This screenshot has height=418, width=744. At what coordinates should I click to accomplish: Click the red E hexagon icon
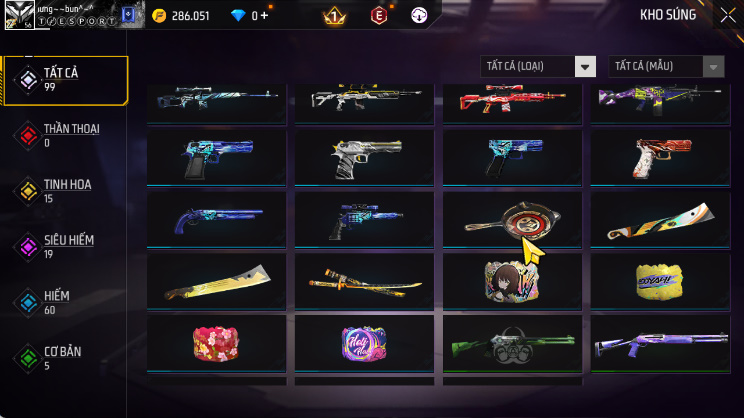coord(379,16)
